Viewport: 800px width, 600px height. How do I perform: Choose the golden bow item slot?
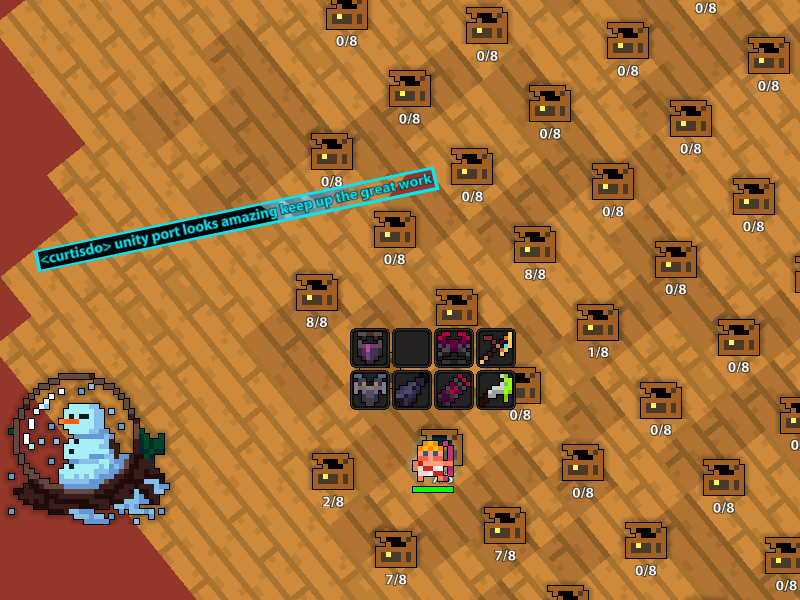point(496,348)
